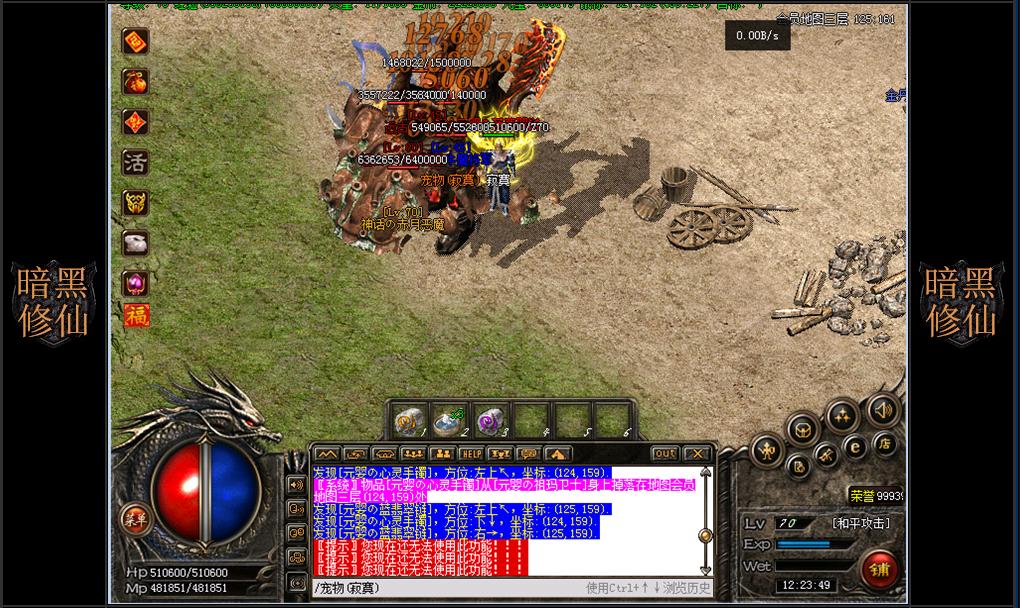Toggle the 和平攻击 attack mode label

[x=860, y=523]
